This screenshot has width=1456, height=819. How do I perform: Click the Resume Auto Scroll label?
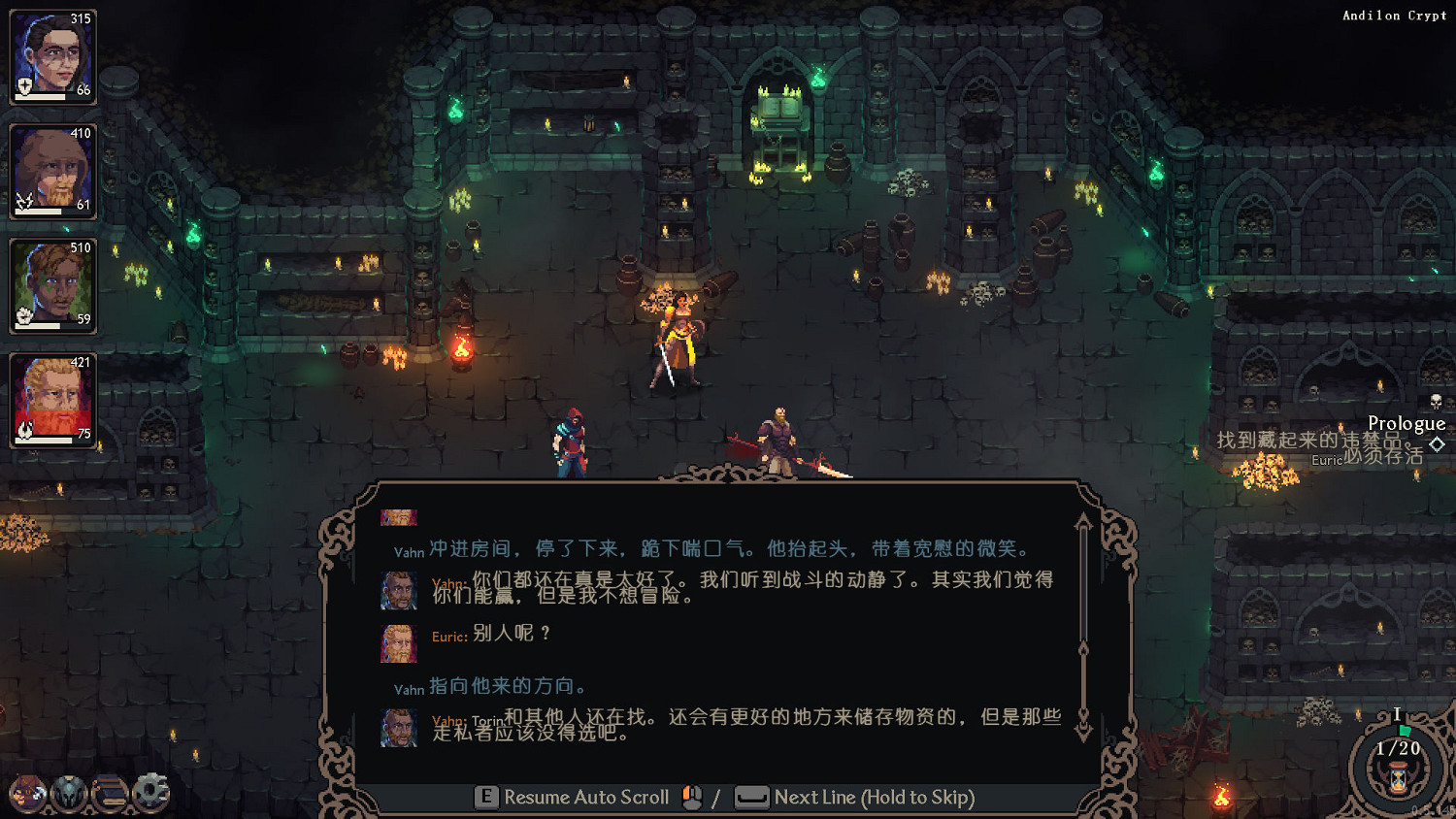(586, 798)
